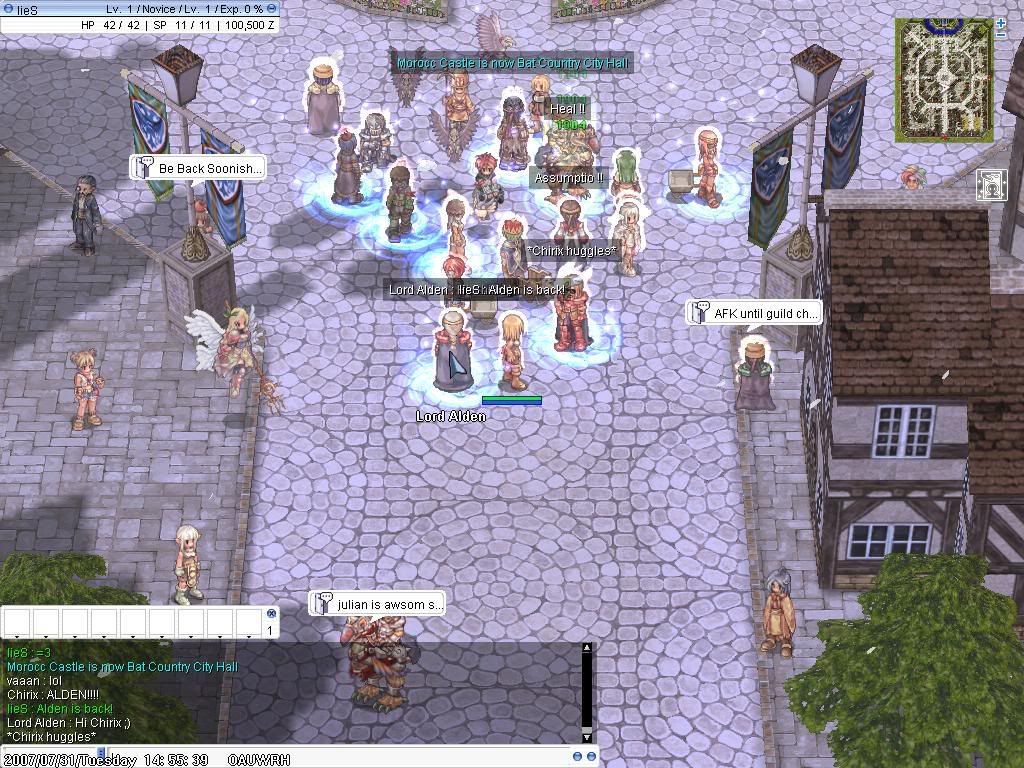1024x768 pixels.
Task: Click the guild emblem icon below minimap
Action: point(991,184)
